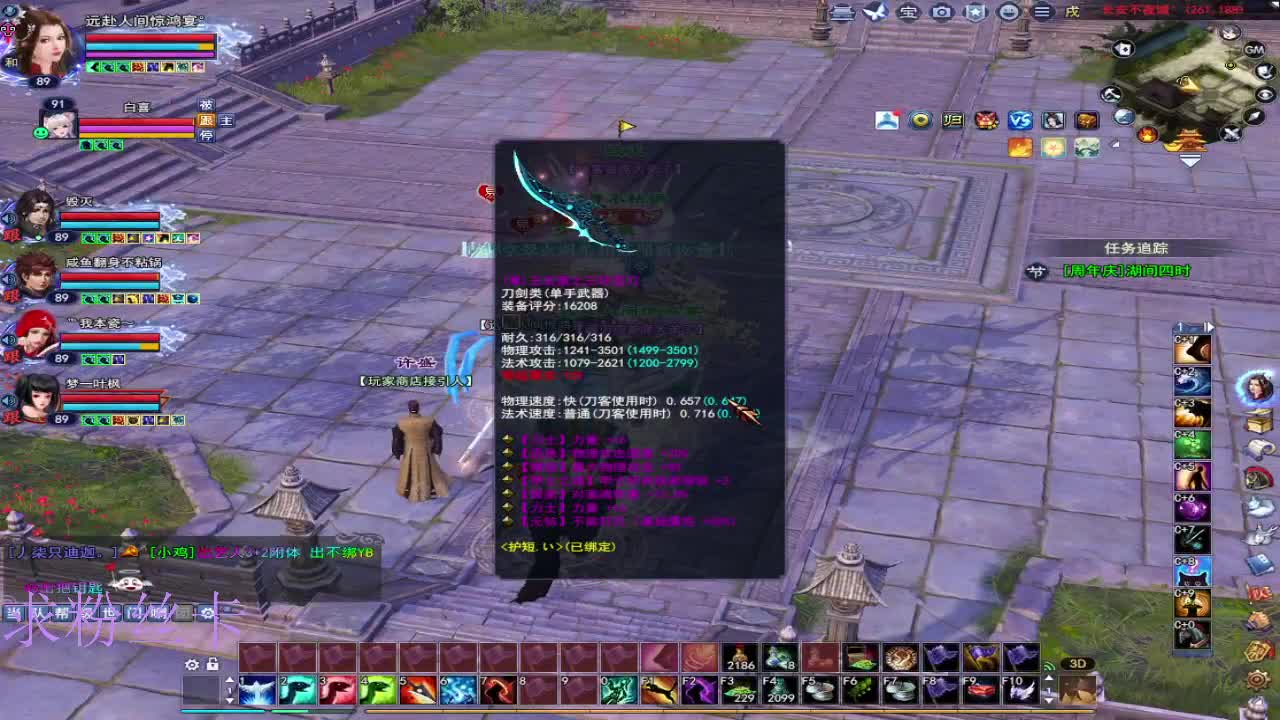Open the 归 event icon near top
Viewport: 1280px width, 720px height.
coord(953,120)
